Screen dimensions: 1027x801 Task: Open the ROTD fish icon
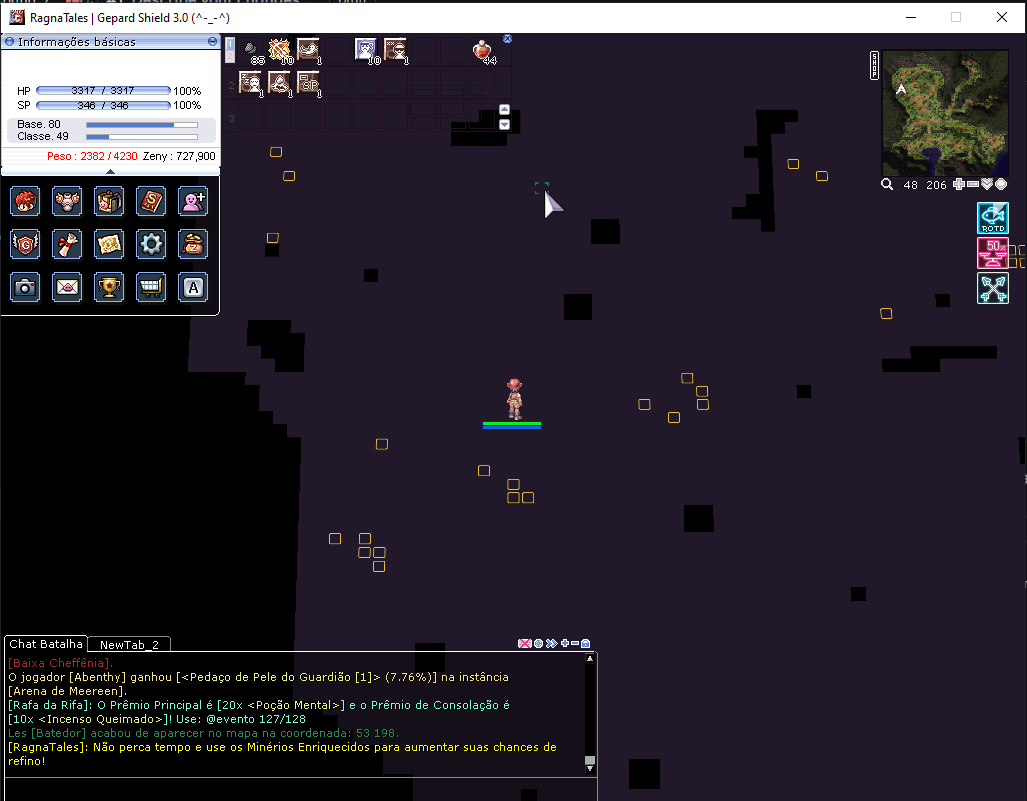992,218
